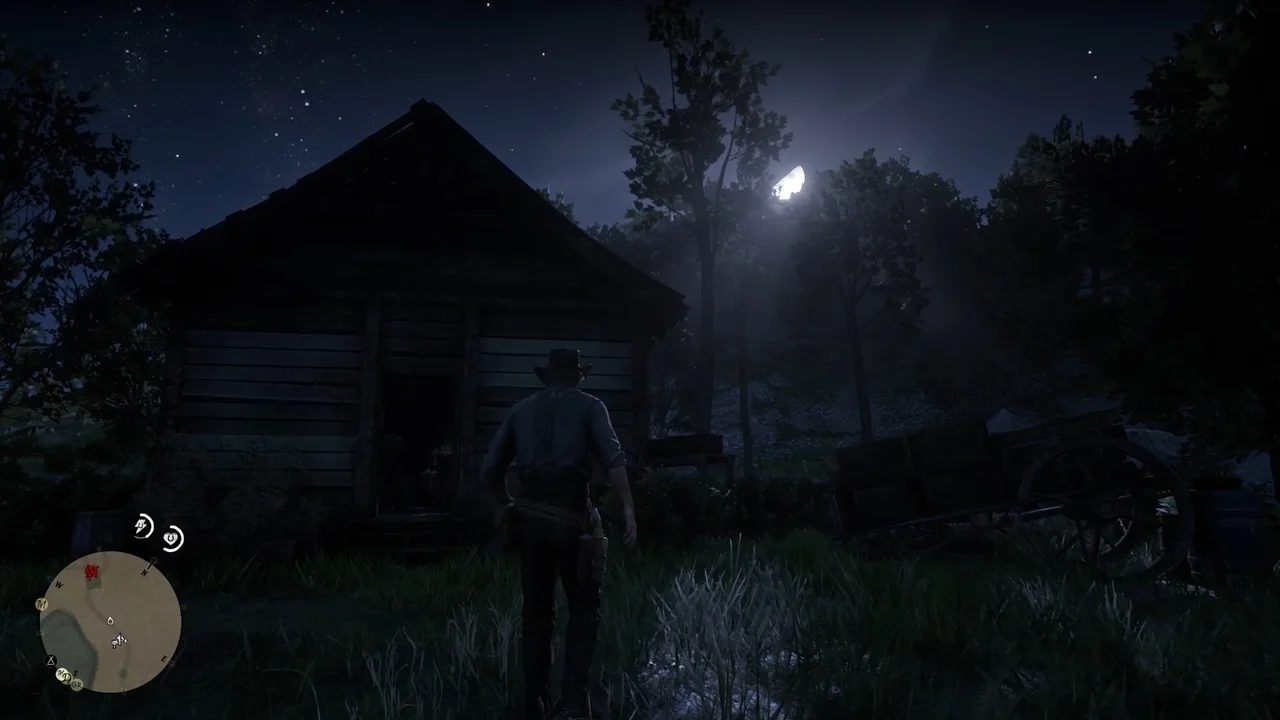Select the red skull marker on the minimap
This screenshot has height=720, width=1280.
click(90, 570)
